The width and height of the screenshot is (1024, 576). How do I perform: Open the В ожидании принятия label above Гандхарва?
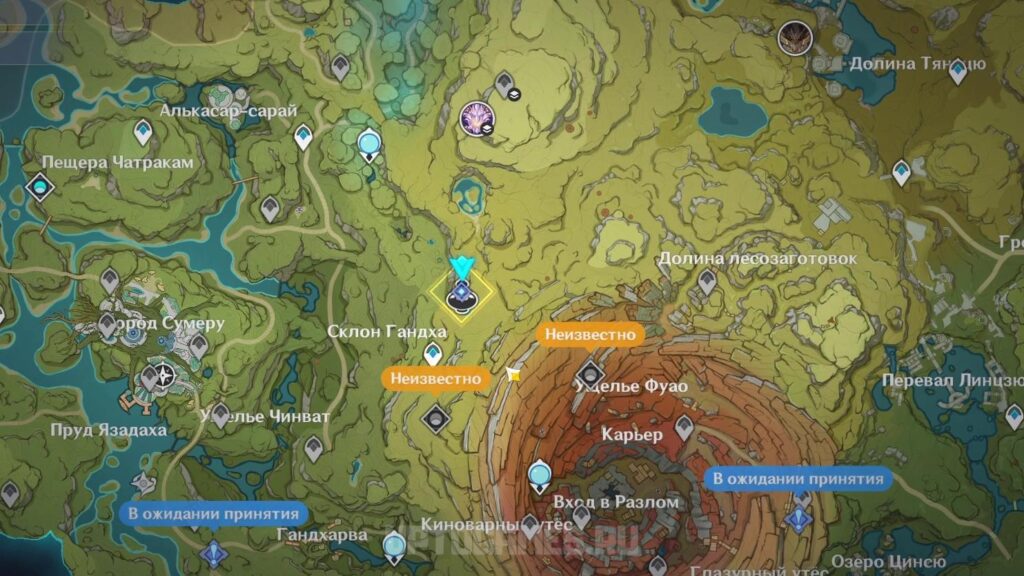point(213,514)
